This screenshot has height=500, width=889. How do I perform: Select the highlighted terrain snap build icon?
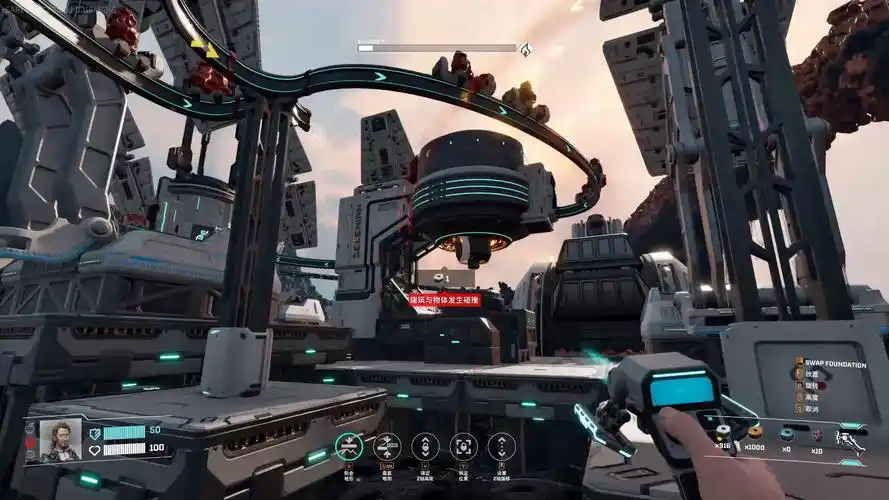[x=349, y=445]
